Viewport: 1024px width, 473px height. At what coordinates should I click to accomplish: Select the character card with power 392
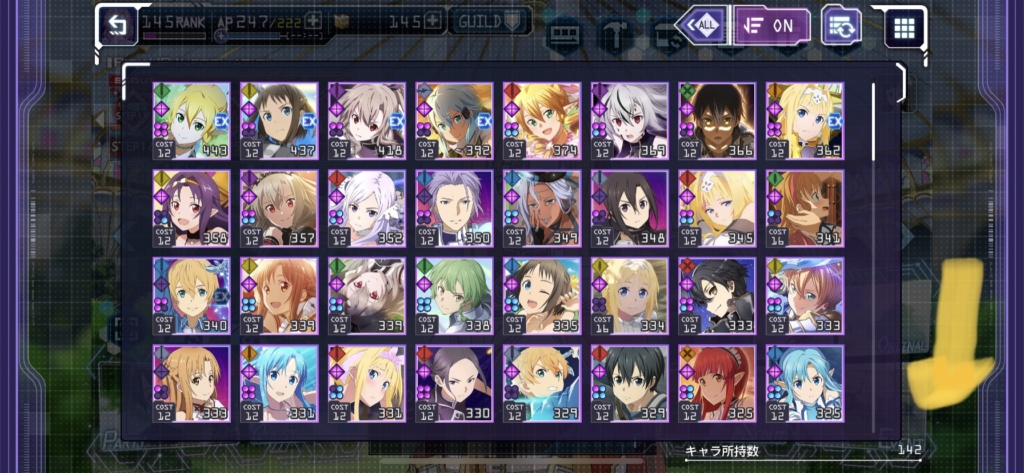454,121
